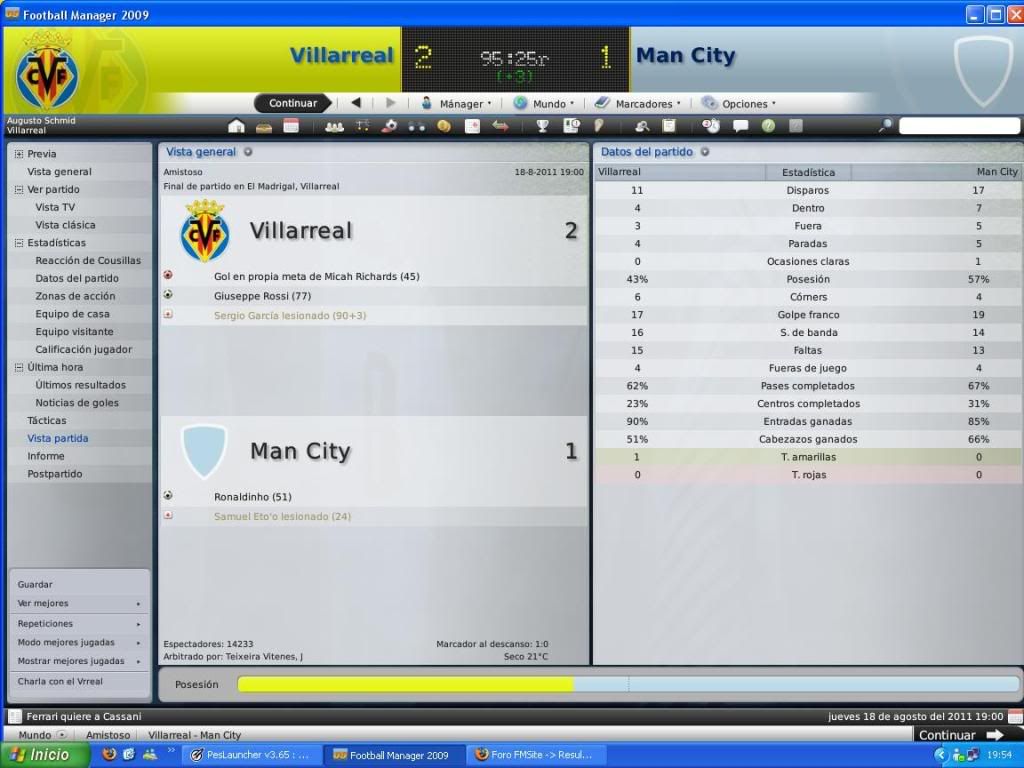Switch to Vista TV match view
This screenshot has width=1024, height=768.
[x=55, y=207]
